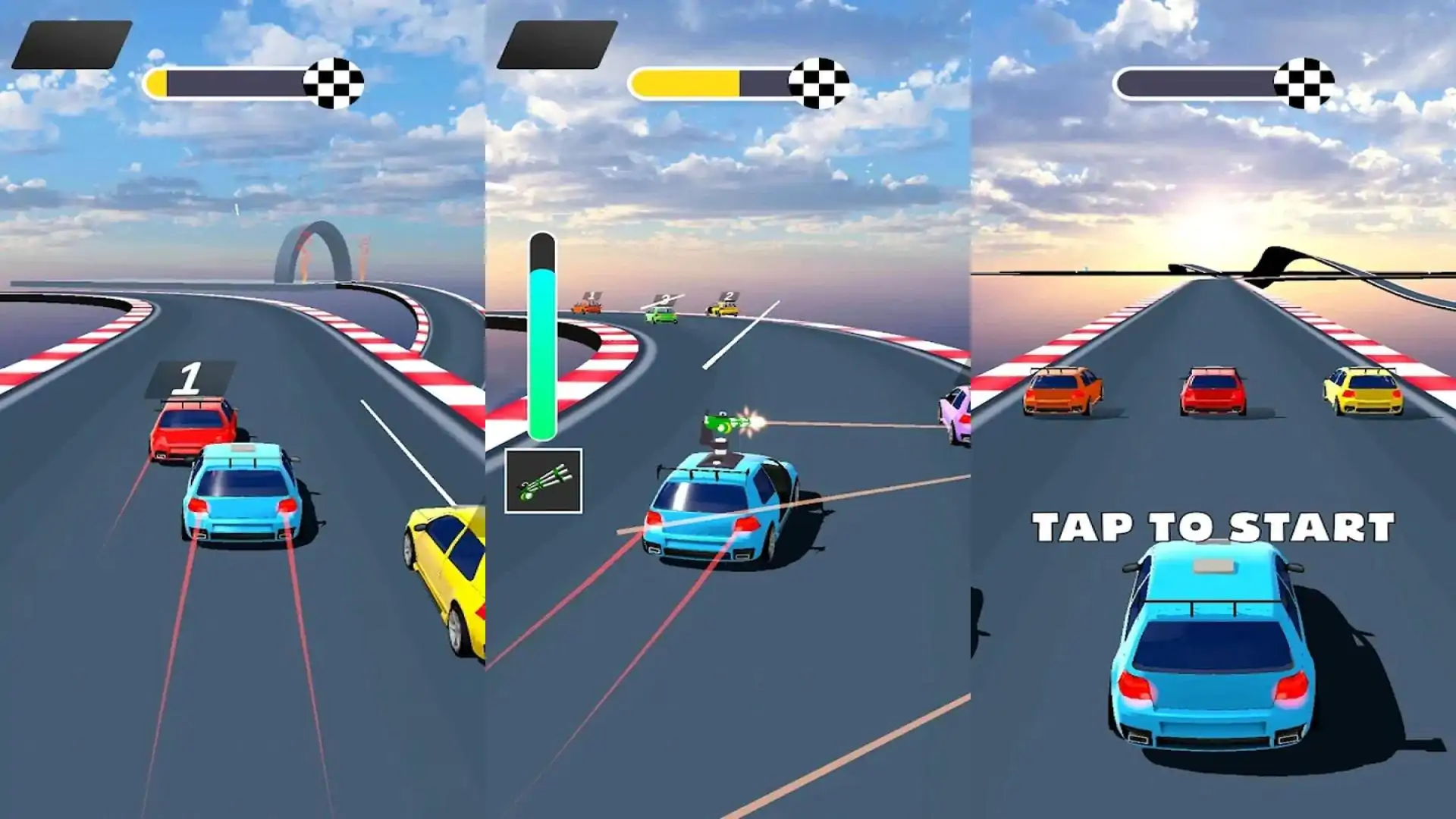Click the TAP TO START text

click(1213, 527)
